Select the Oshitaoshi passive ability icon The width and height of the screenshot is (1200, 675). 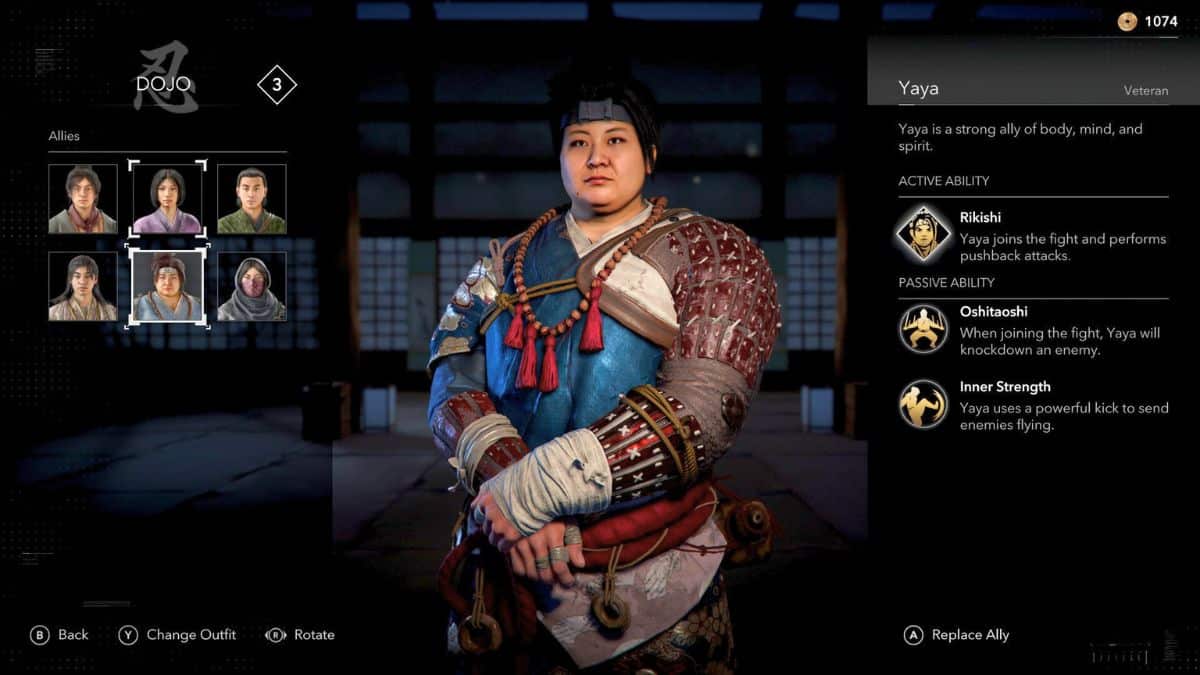(x=923, y=328)
